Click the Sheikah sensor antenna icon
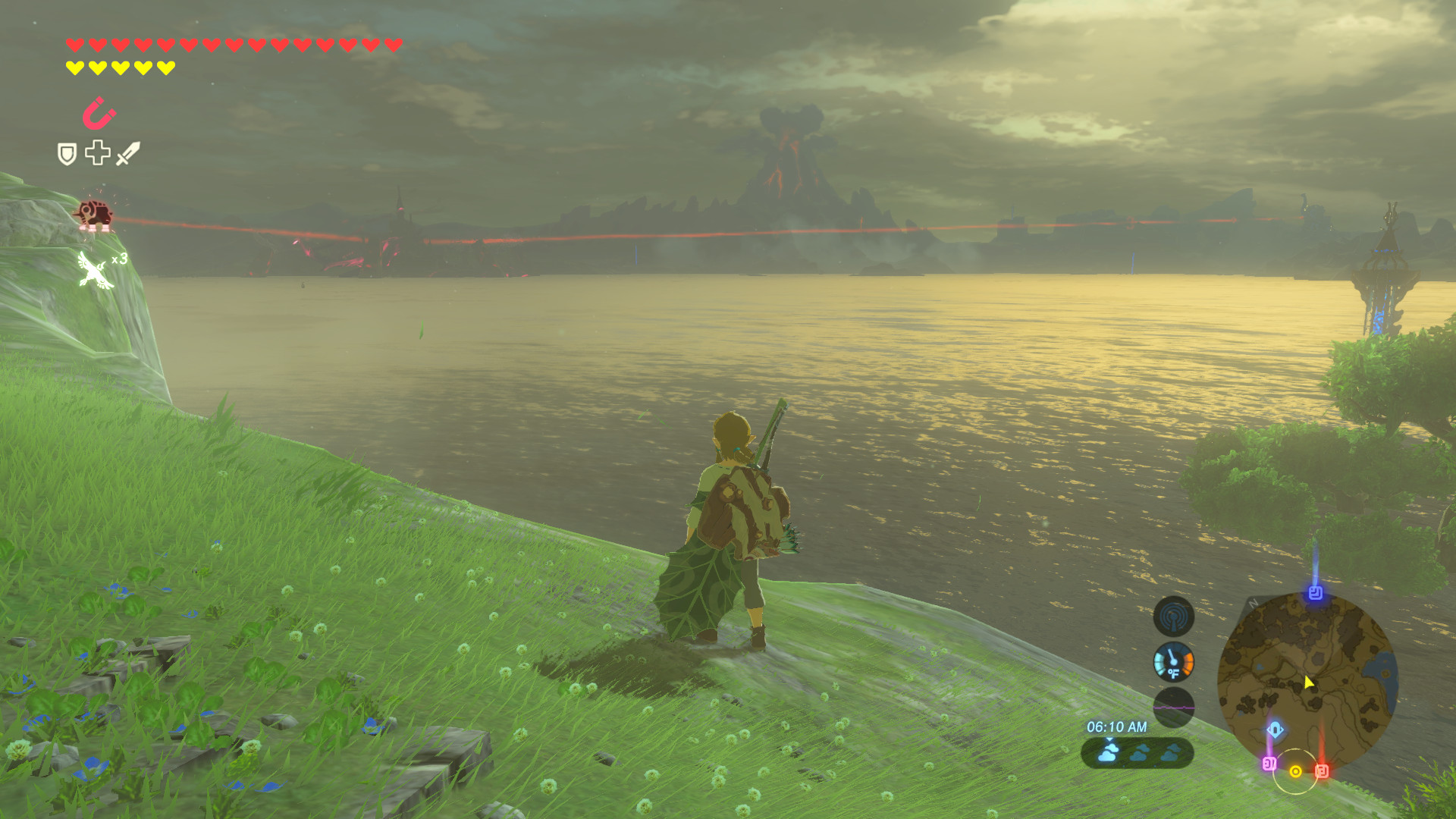 (1173, 616)
